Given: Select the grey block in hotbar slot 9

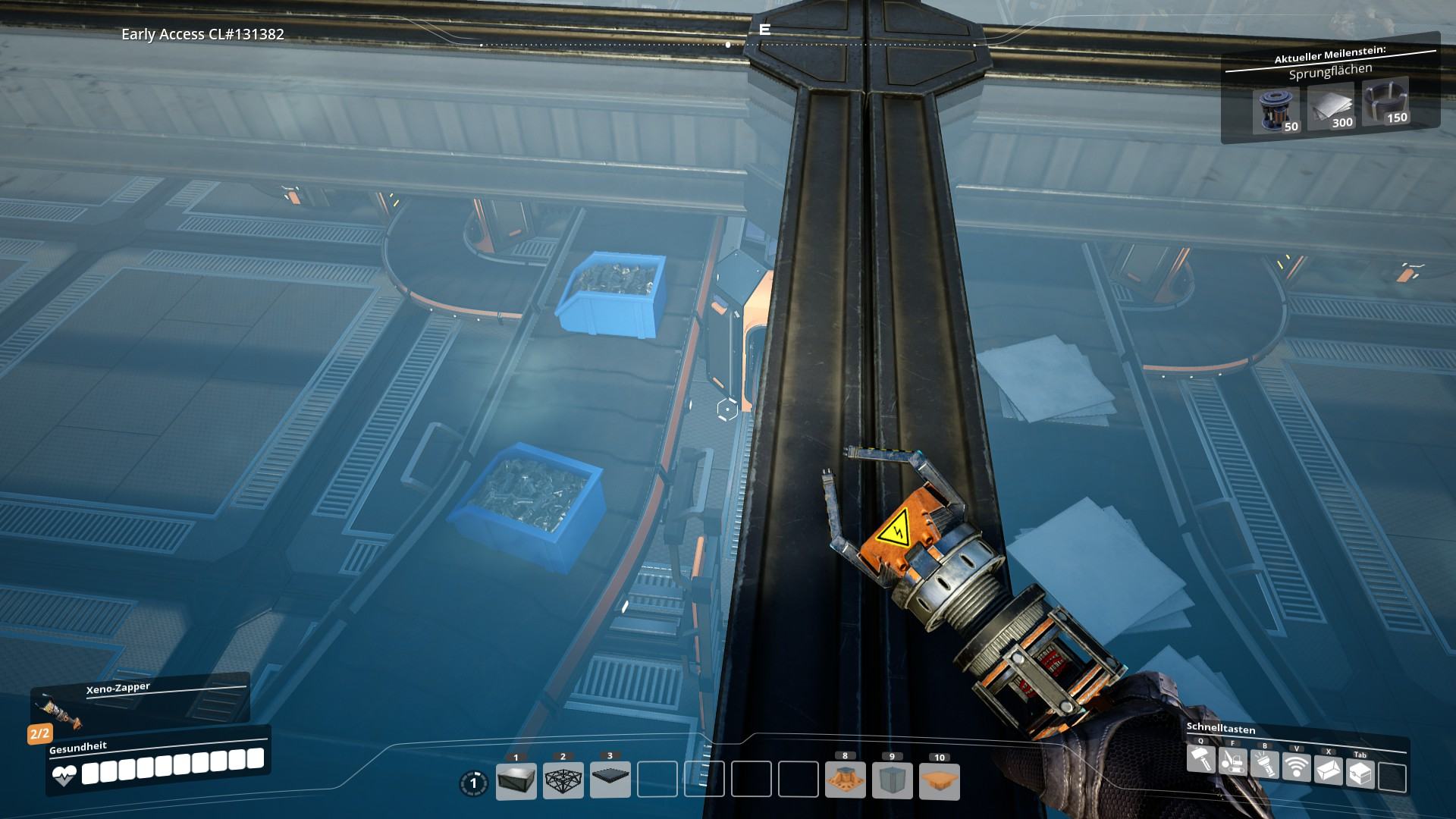Looking at the screenshot, I should tap(892, 780).
